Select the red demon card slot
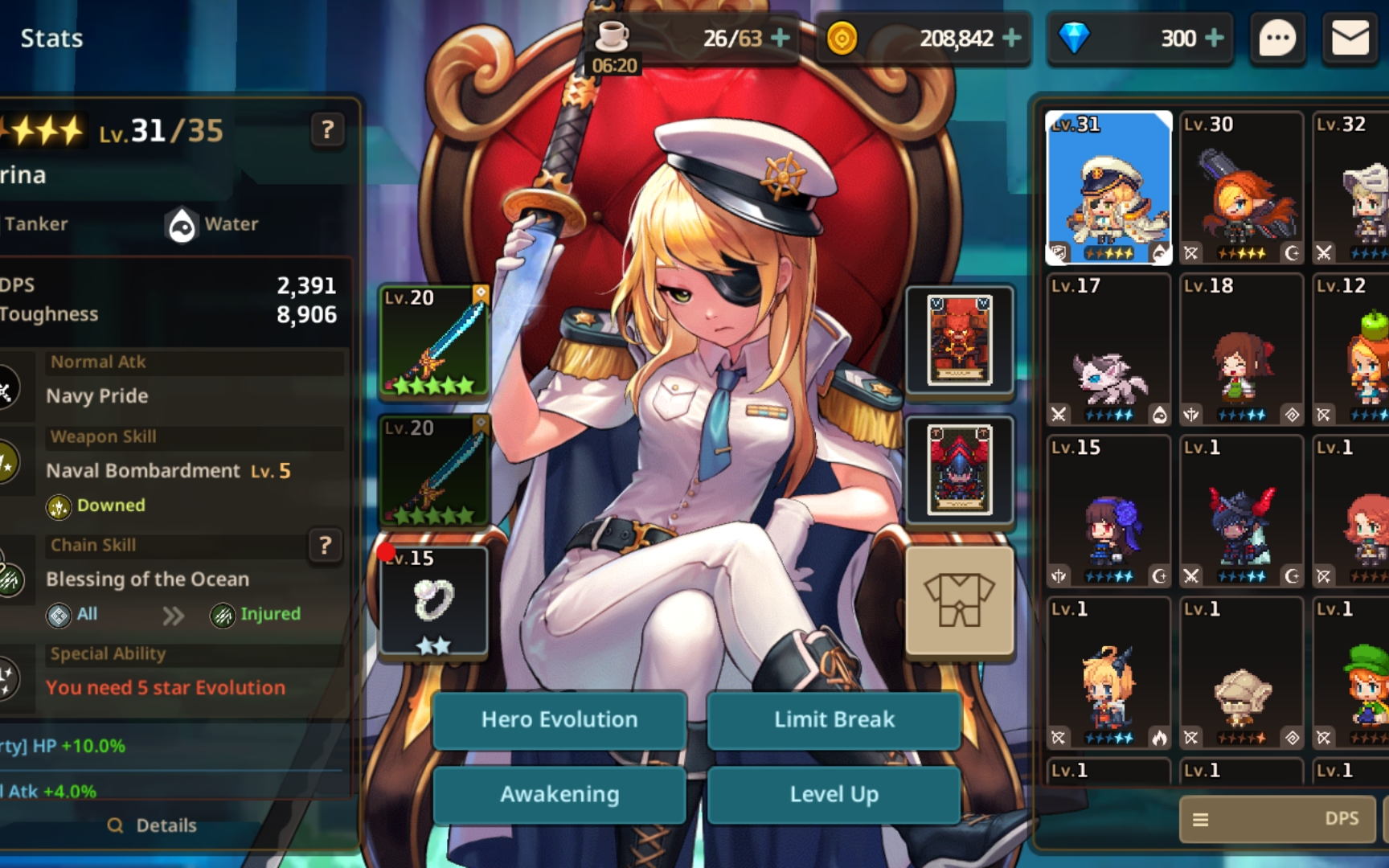Screen dimensions: 1389x868 (959, 341)
